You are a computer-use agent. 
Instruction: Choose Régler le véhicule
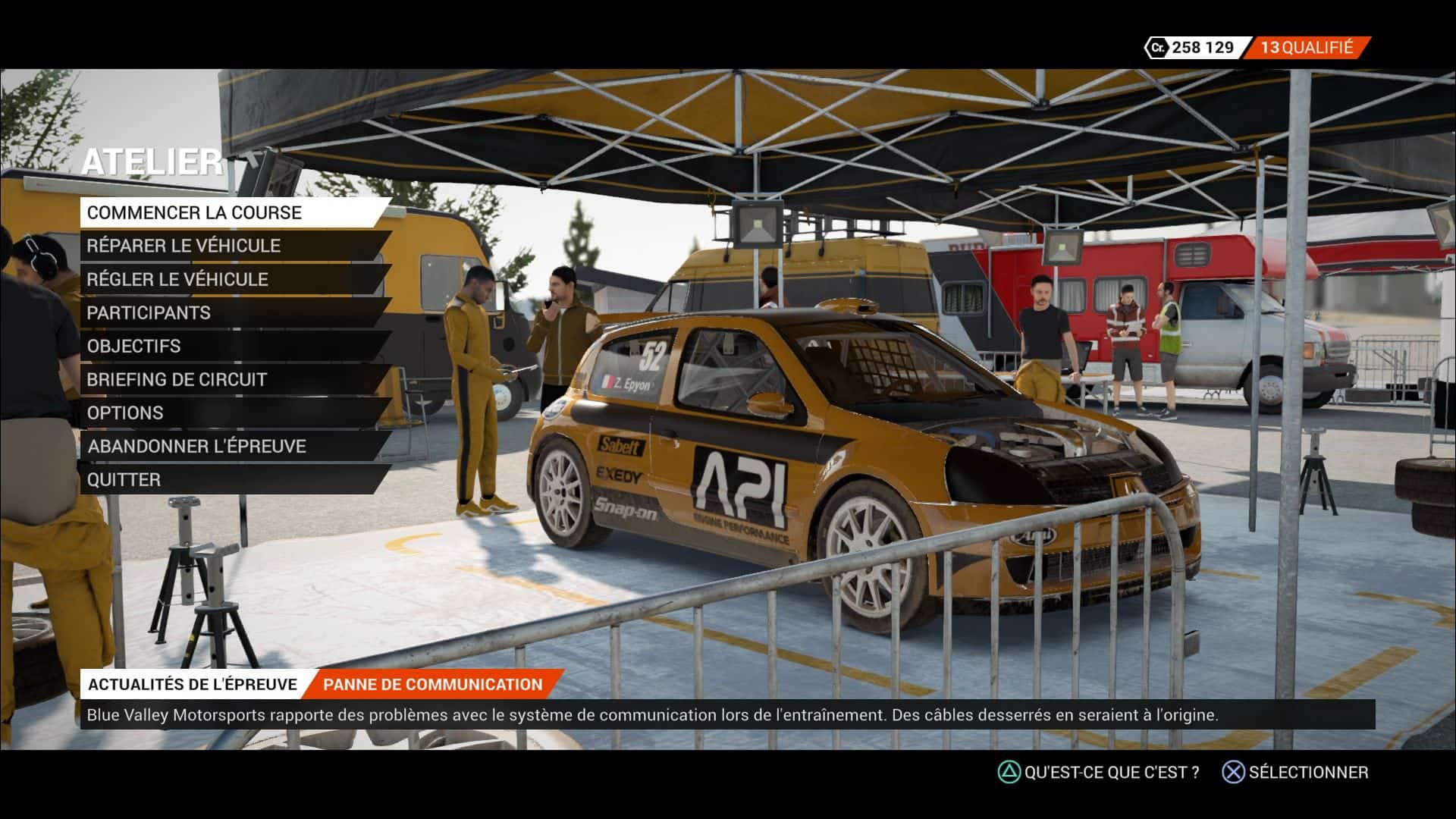click(x=177, y=279)
